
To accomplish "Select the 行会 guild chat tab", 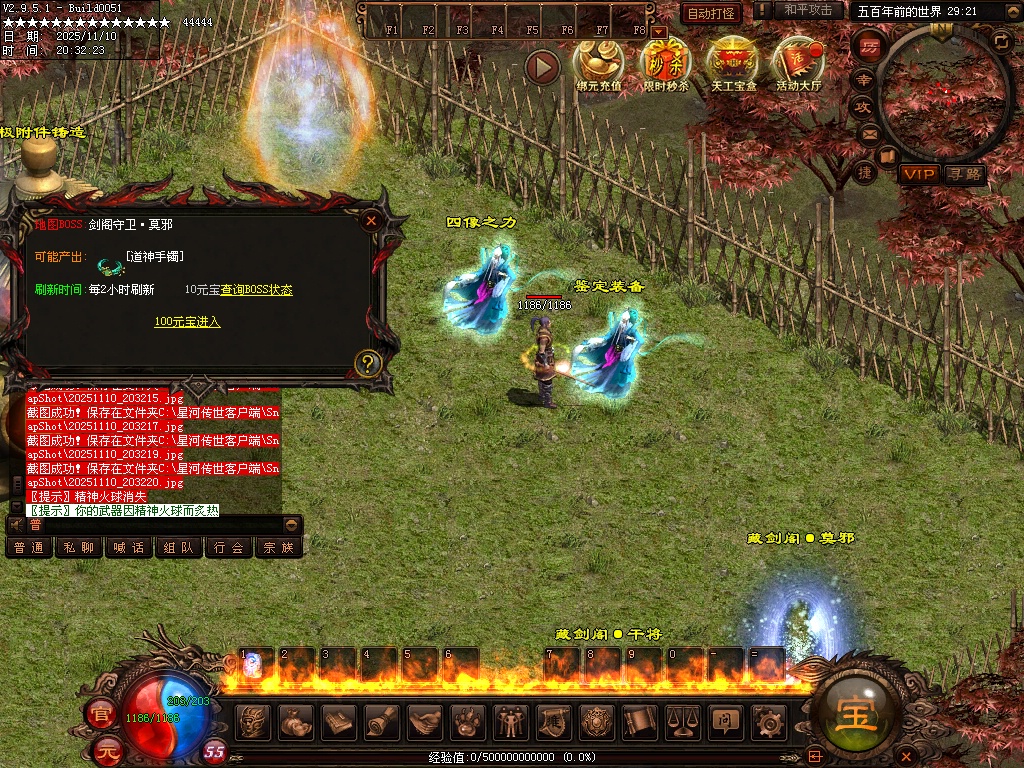I will pos(229,548).
